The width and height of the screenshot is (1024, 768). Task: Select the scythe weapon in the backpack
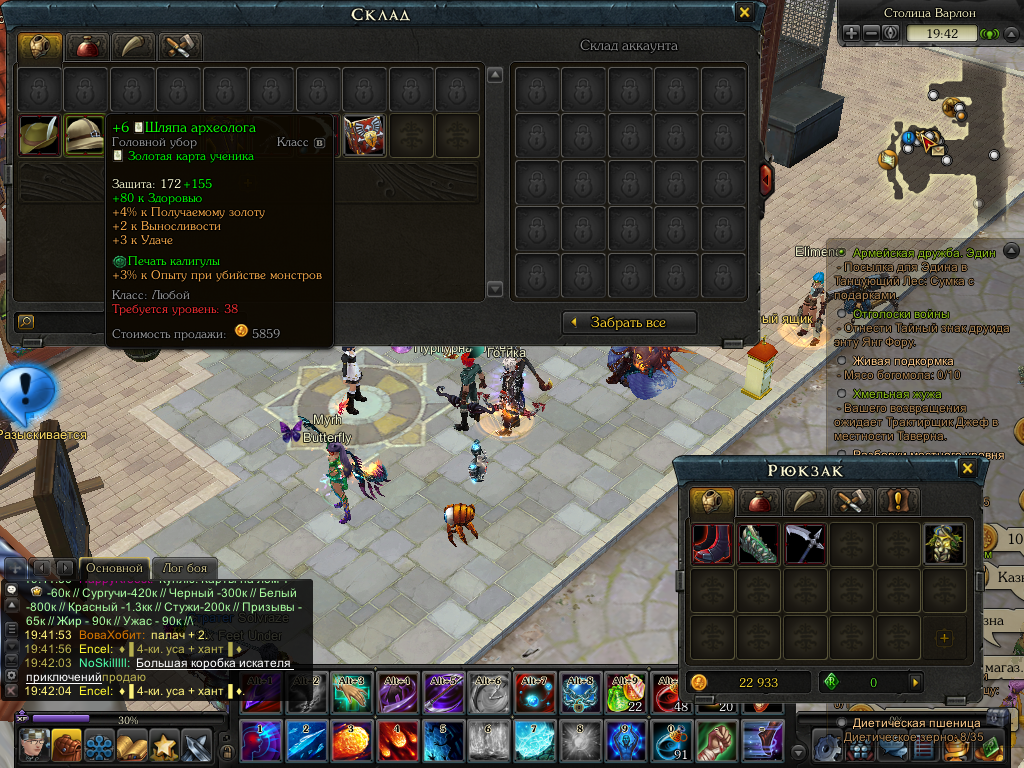click(x=805, y=544)
